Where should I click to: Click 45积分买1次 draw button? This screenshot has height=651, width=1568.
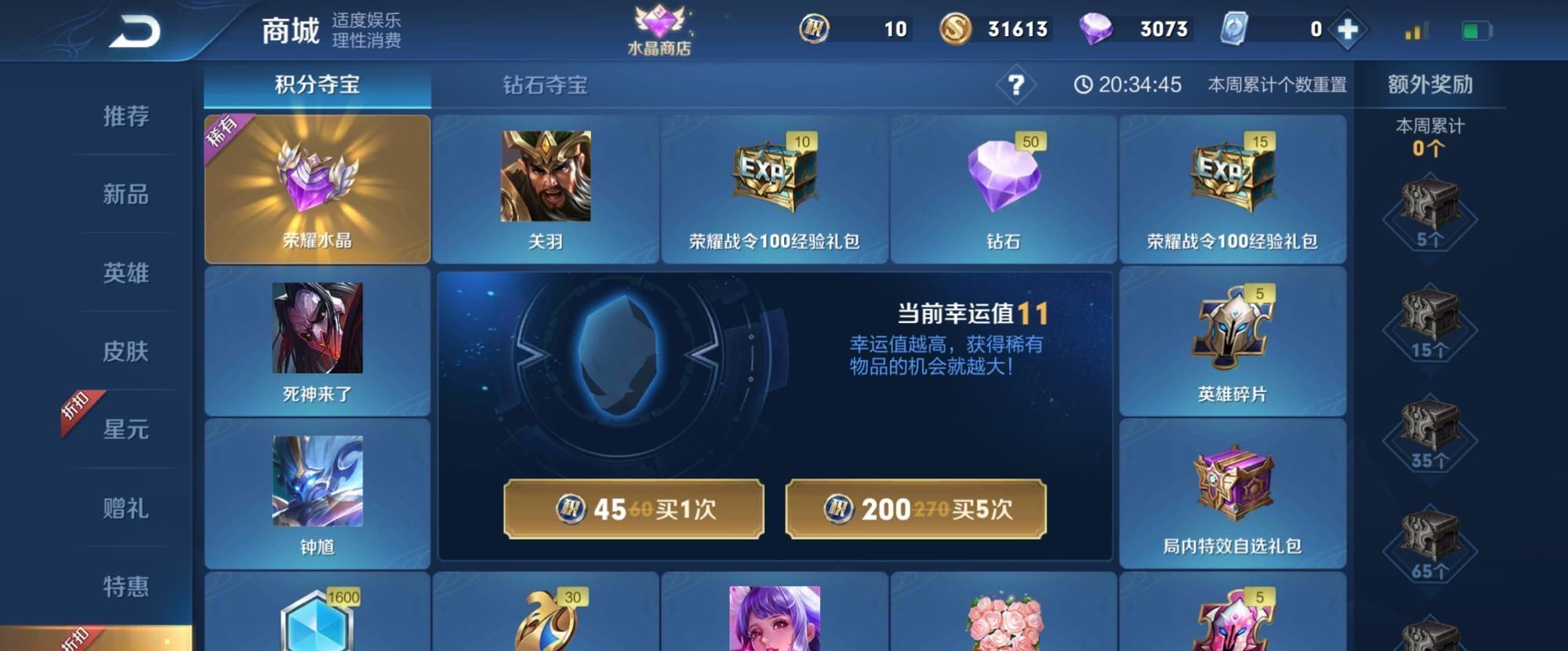[x=635, y=509]
